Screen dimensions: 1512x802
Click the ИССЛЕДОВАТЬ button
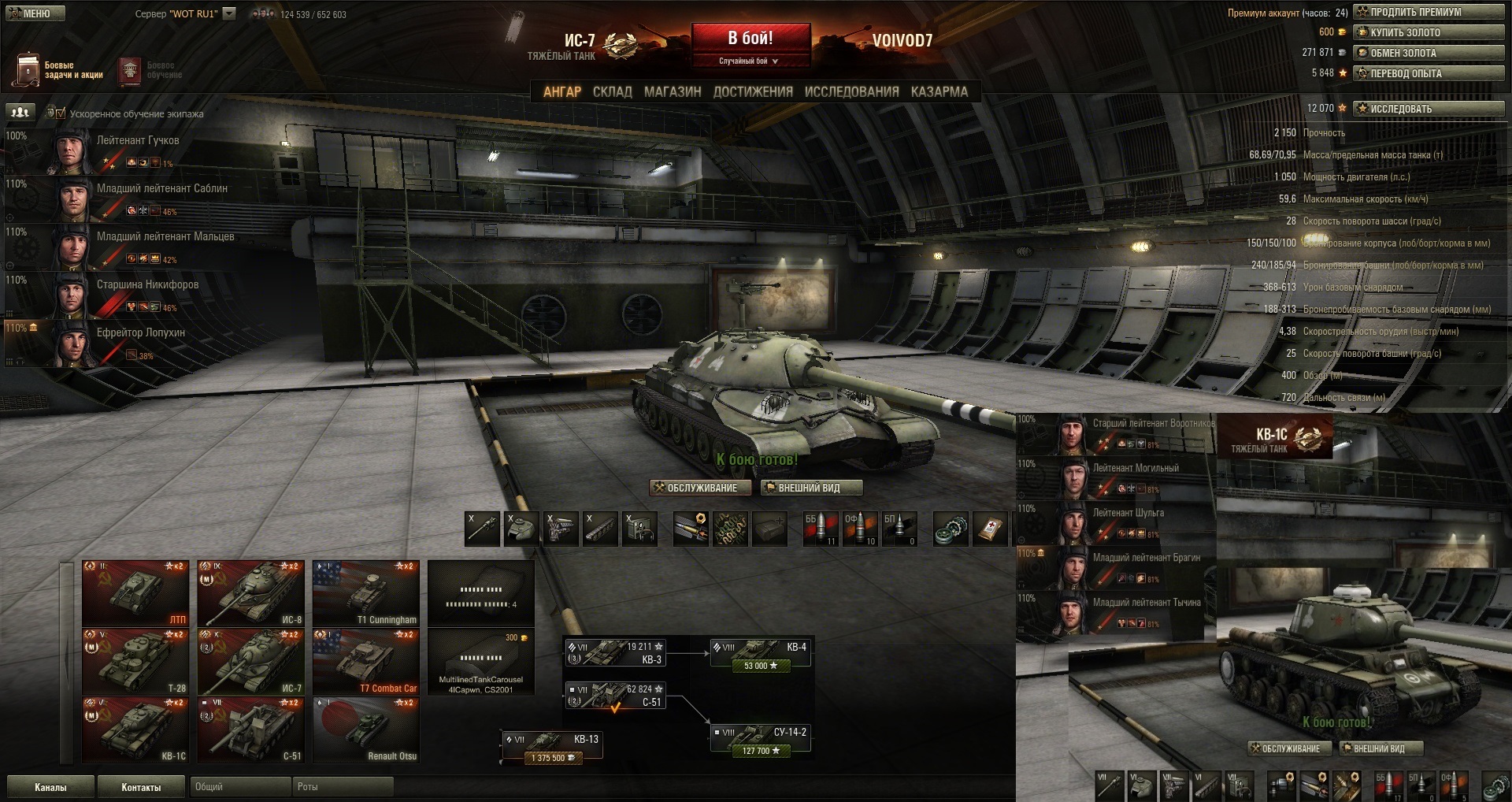[x=1429, y=110]
